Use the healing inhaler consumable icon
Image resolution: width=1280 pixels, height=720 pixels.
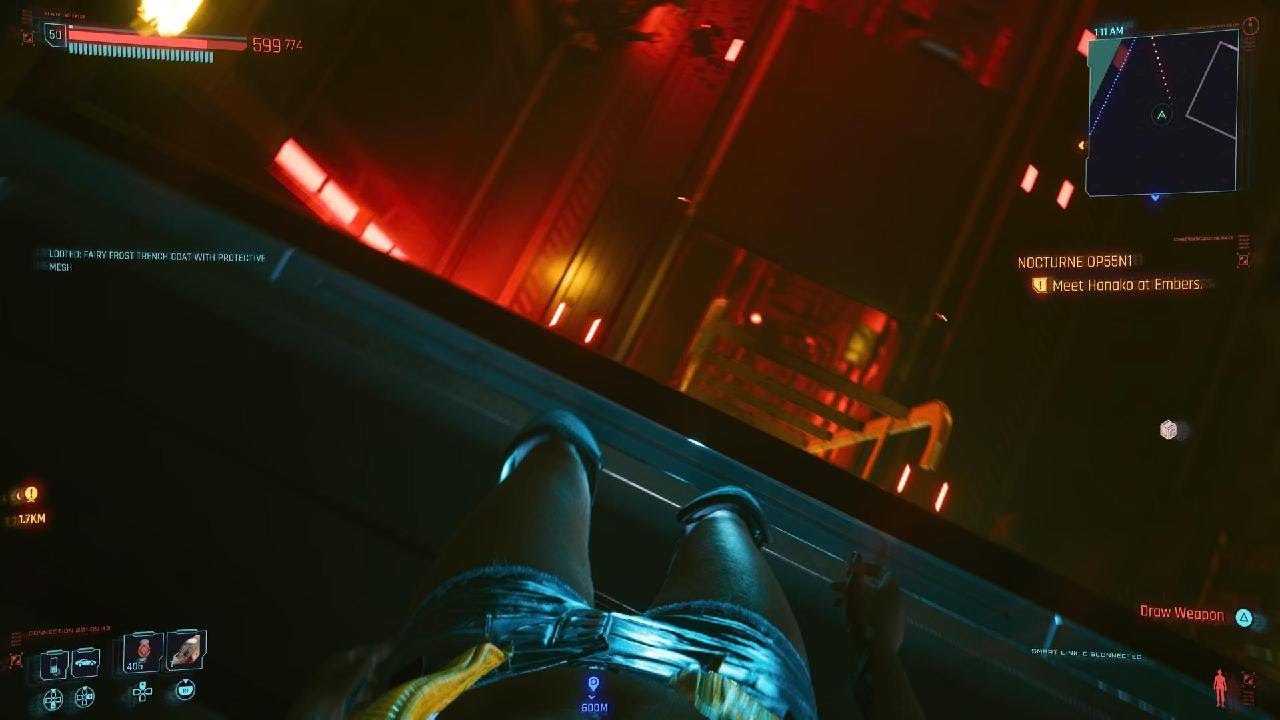tap(186, 652)
